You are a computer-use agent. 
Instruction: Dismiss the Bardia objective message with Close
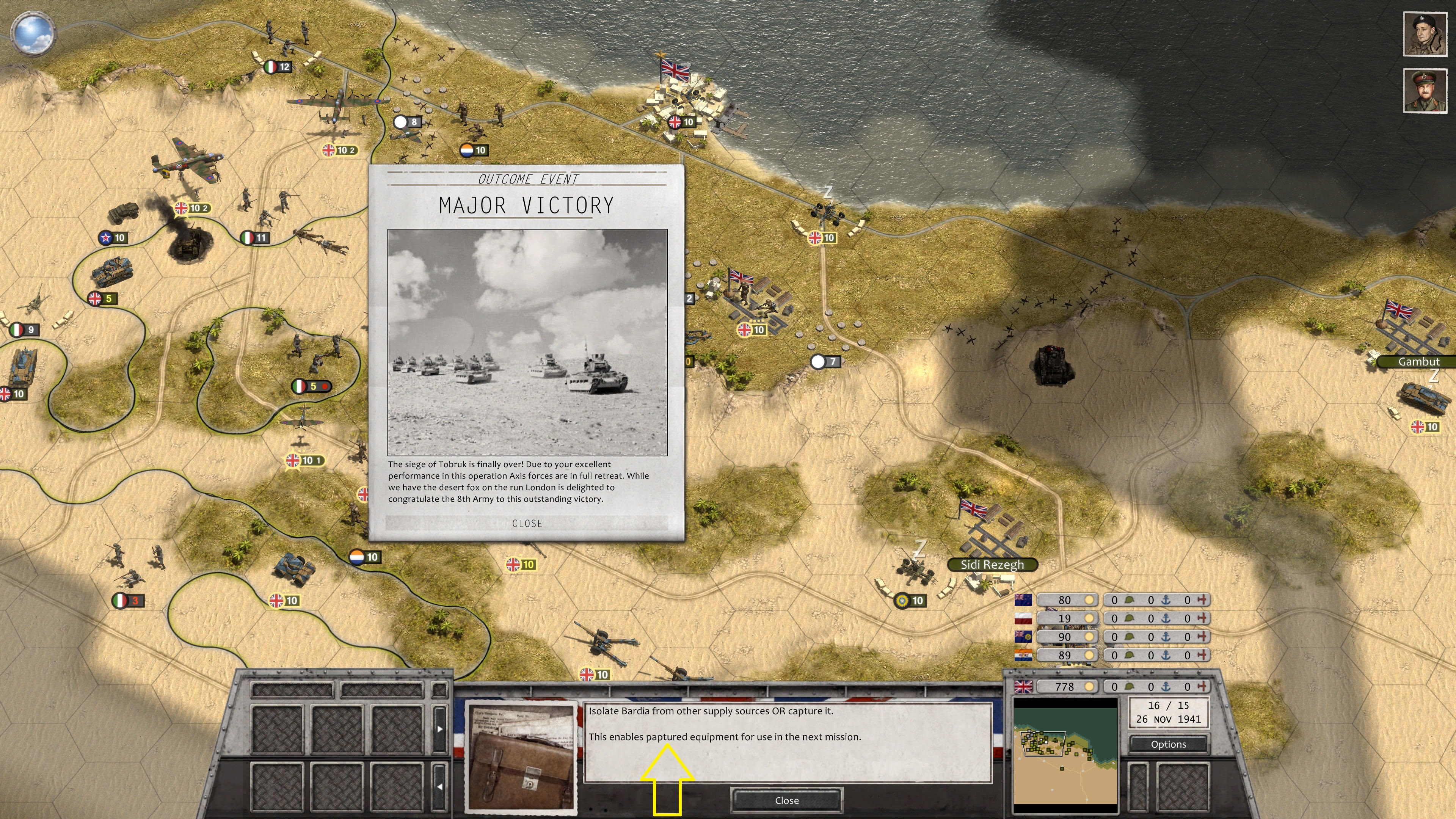point(786,800)
